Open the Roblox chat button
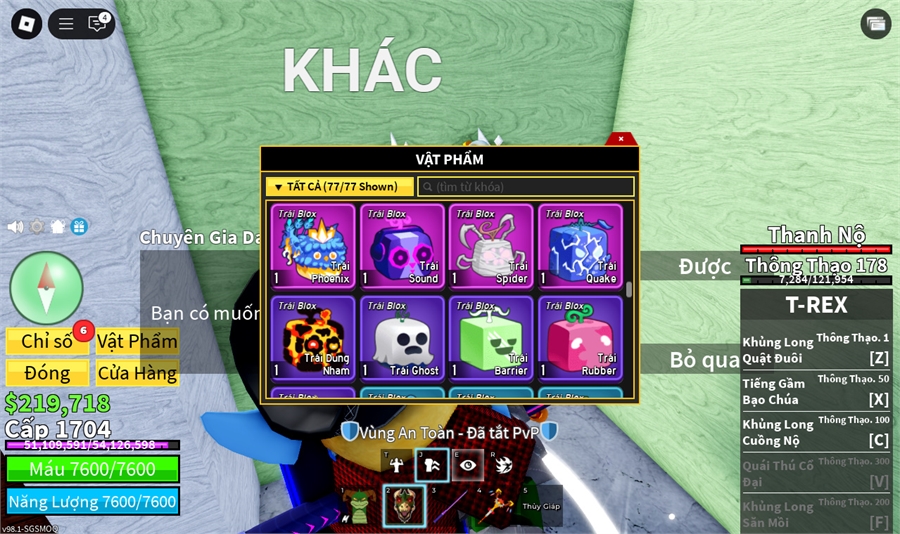This screenshot has height=534, width=900. pos(97,24)
